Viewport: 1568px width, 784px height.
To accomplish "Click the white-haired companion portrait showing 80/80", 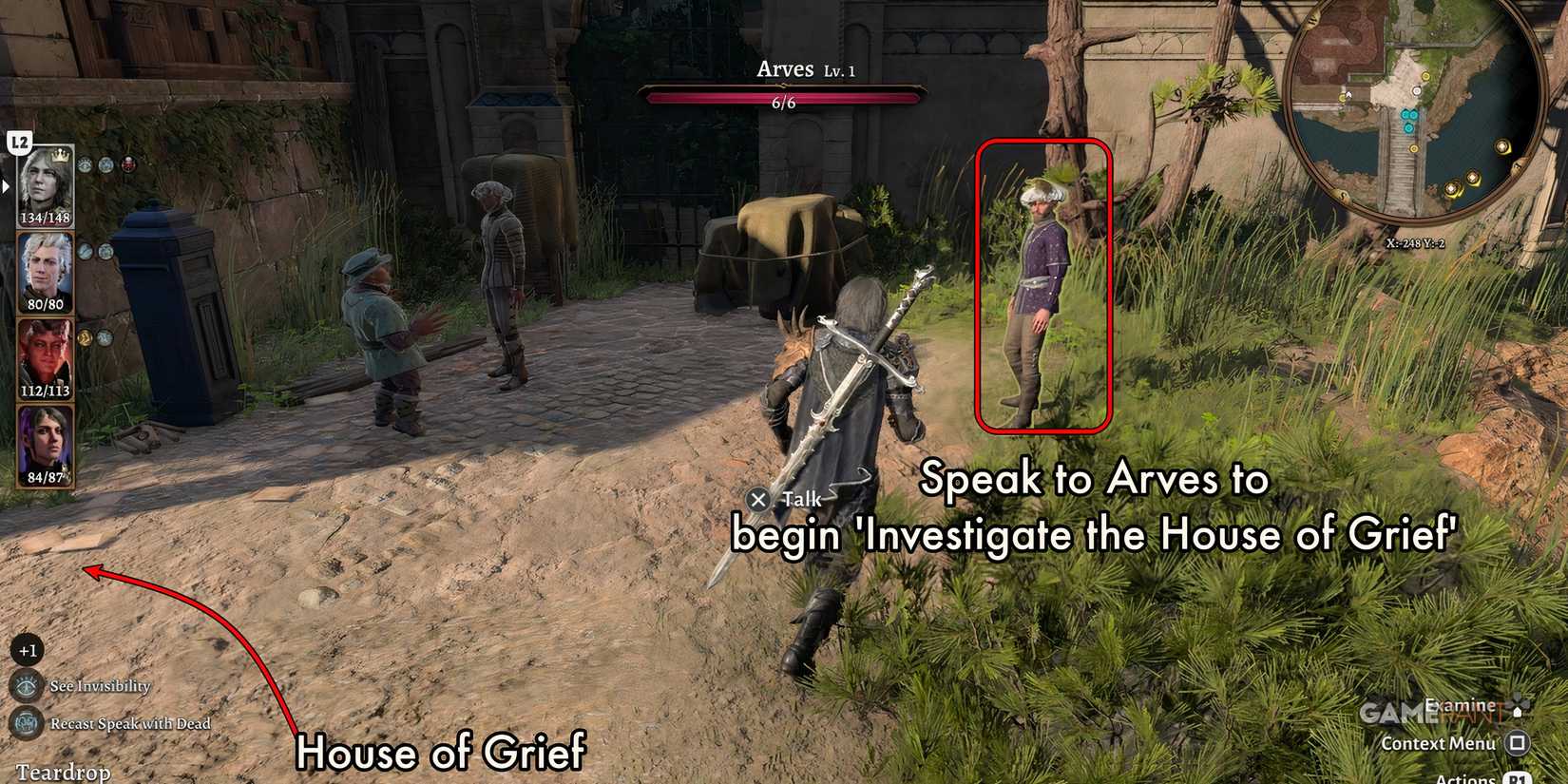I will click(44, 269).
